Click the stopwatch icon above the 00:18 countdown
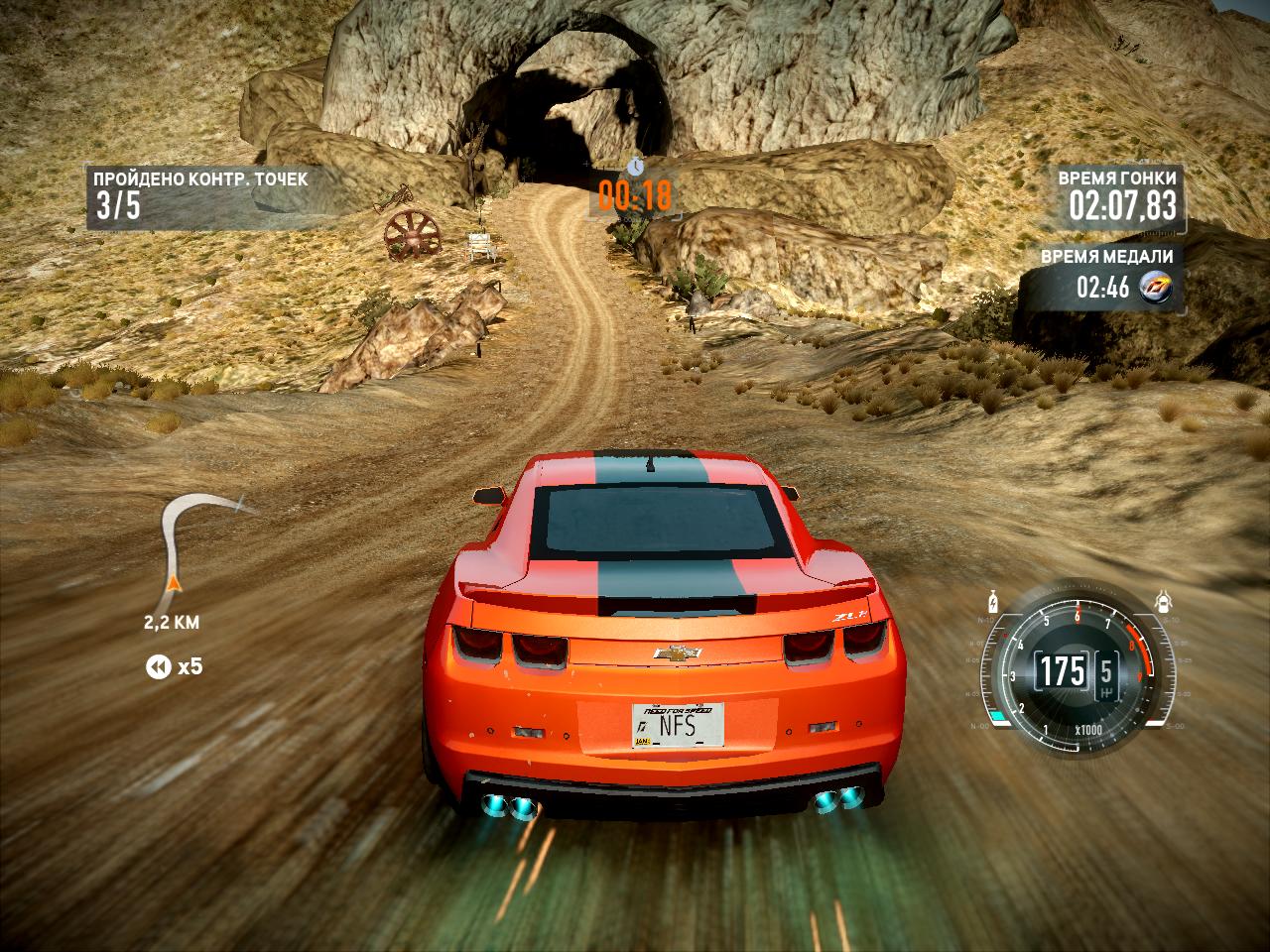 pos(635,169)
